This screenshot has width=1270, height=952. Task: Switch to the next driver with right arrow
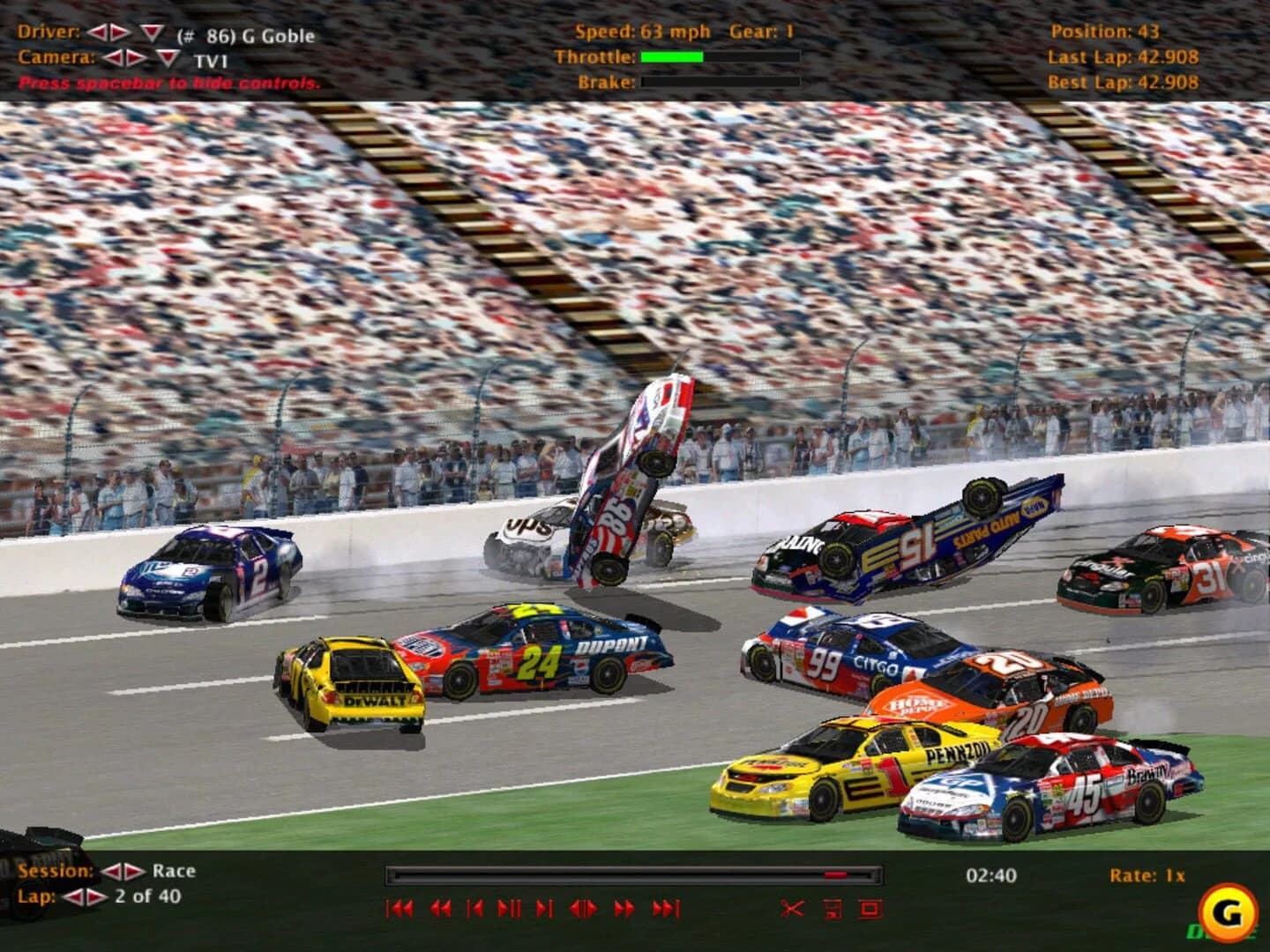117,32
